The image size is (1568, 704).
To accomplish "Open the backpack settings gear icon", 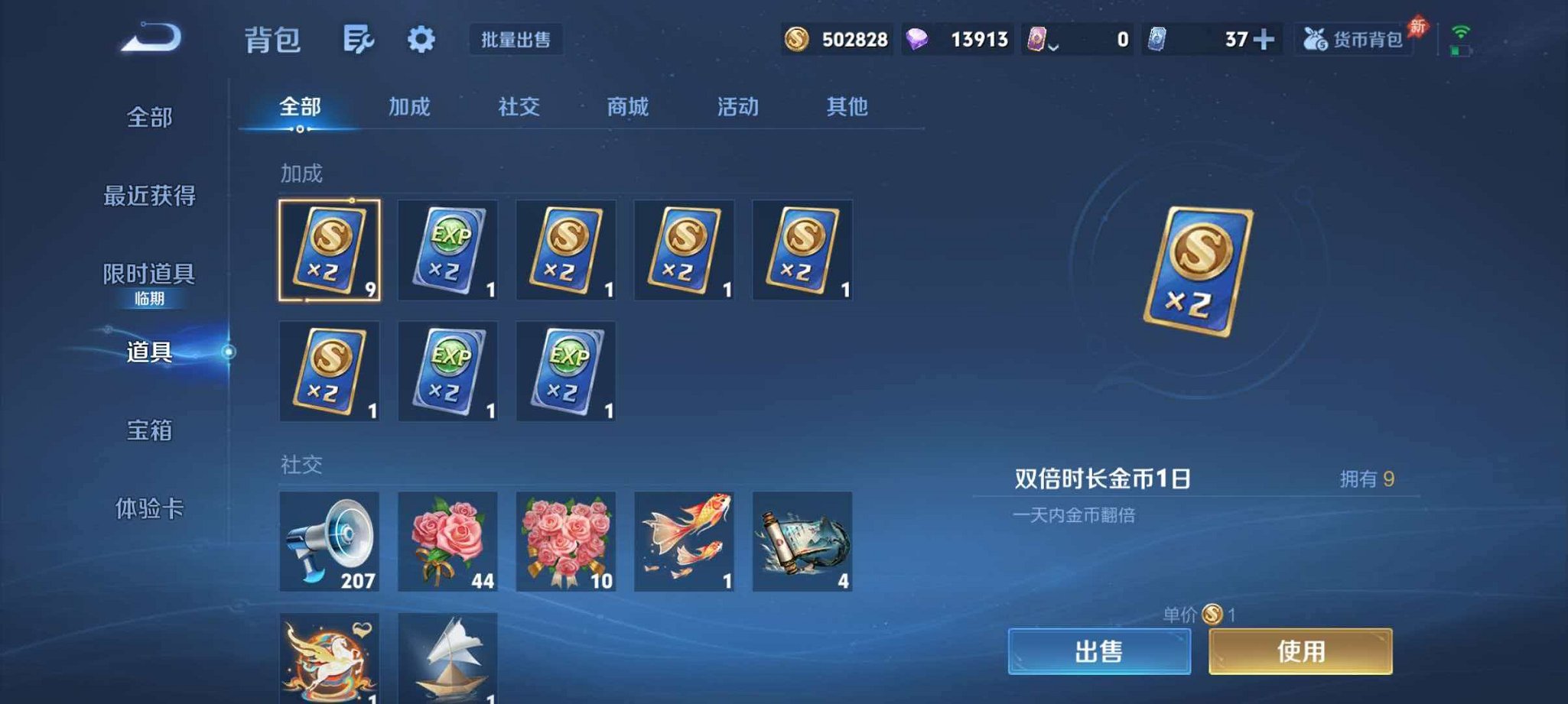I will coord(421,40).
